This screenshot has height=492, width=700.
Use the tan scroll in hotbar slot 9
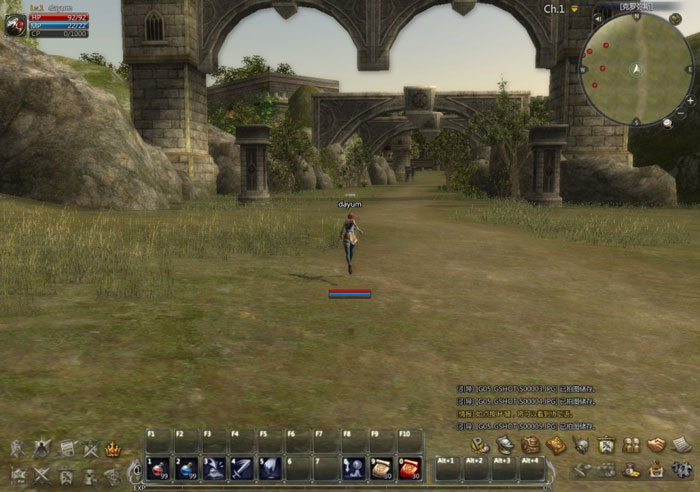pyautogui.click(x=382, y=467)
